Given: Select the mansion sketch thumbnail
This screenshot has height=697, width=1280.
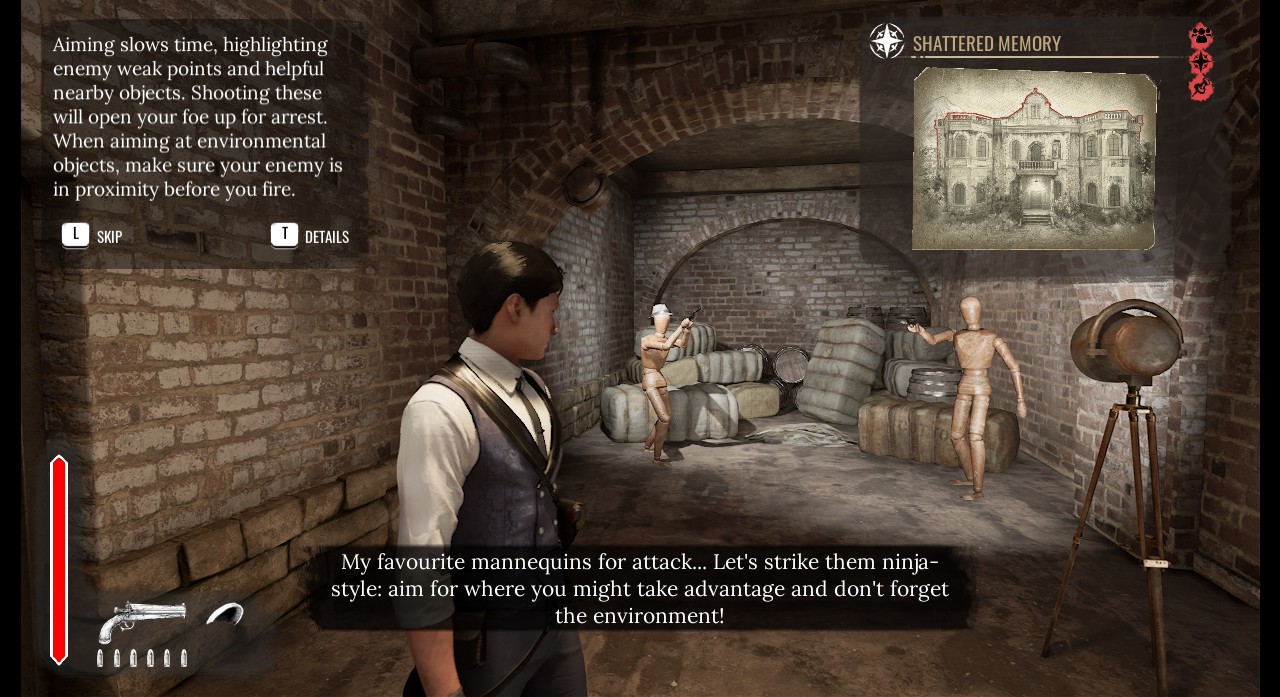Looking at the screenshot, I should (1035, 158).
